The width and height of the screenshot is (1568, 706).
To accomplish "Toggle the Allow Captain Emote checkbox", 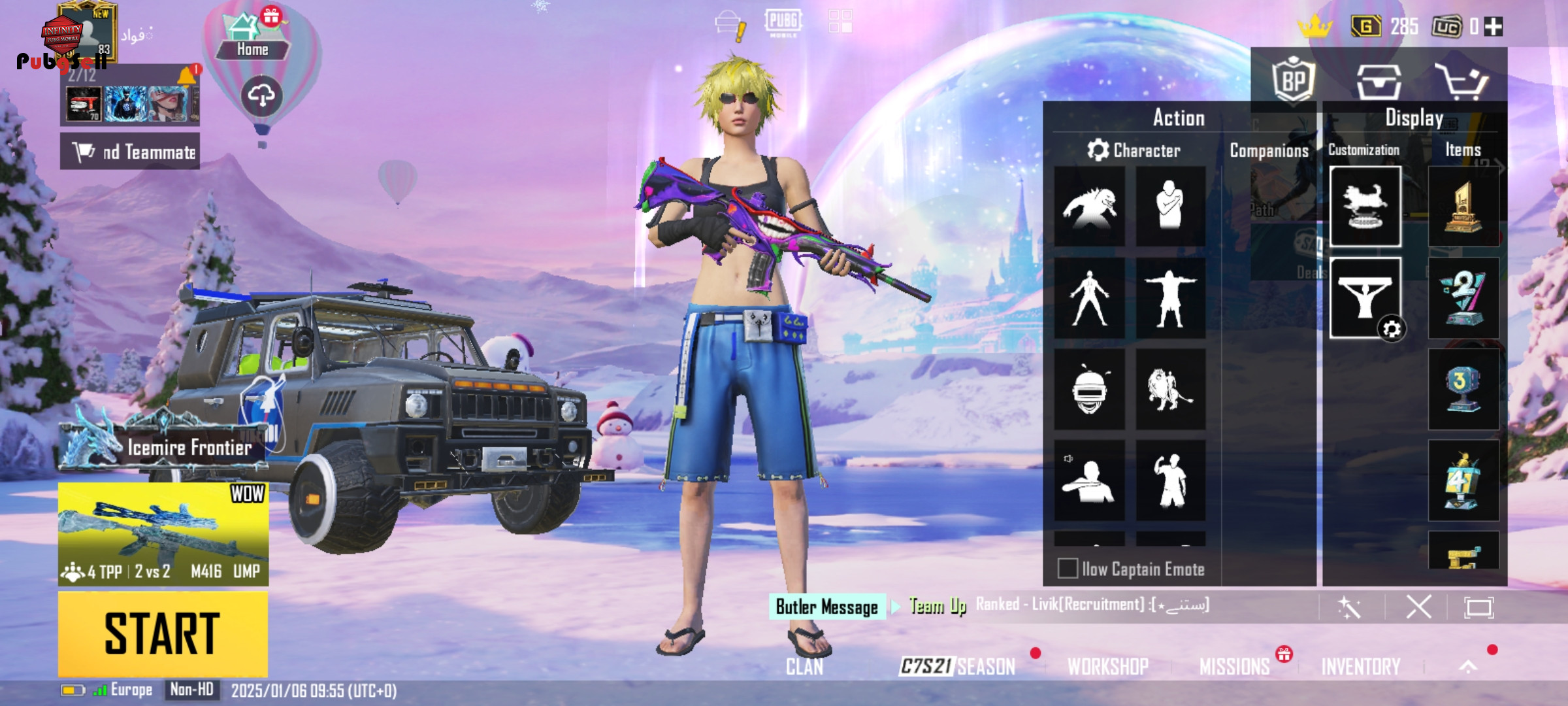I will point(1068,568).
